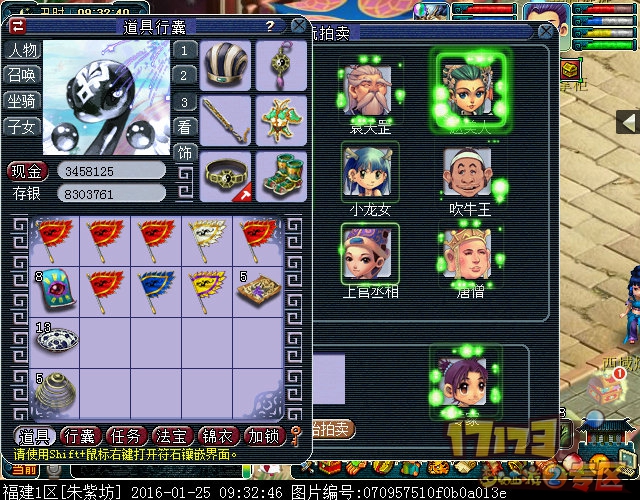This screenshot has height=500, width=640.
Task: Close the auction window behind the inventory
Action: coord(545,32)
